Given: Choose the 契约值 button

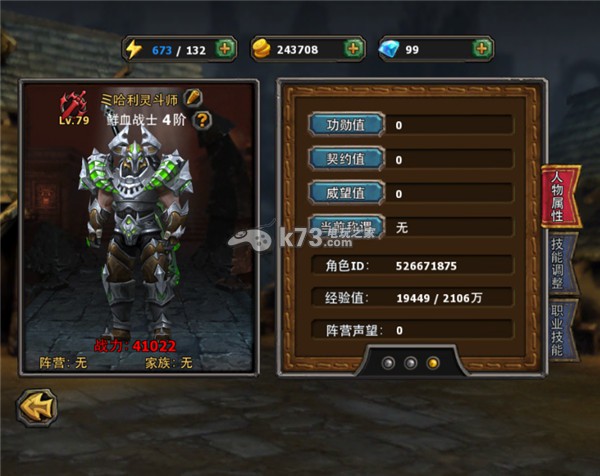Looking at the screenshot, I should (x=347, y=159).
